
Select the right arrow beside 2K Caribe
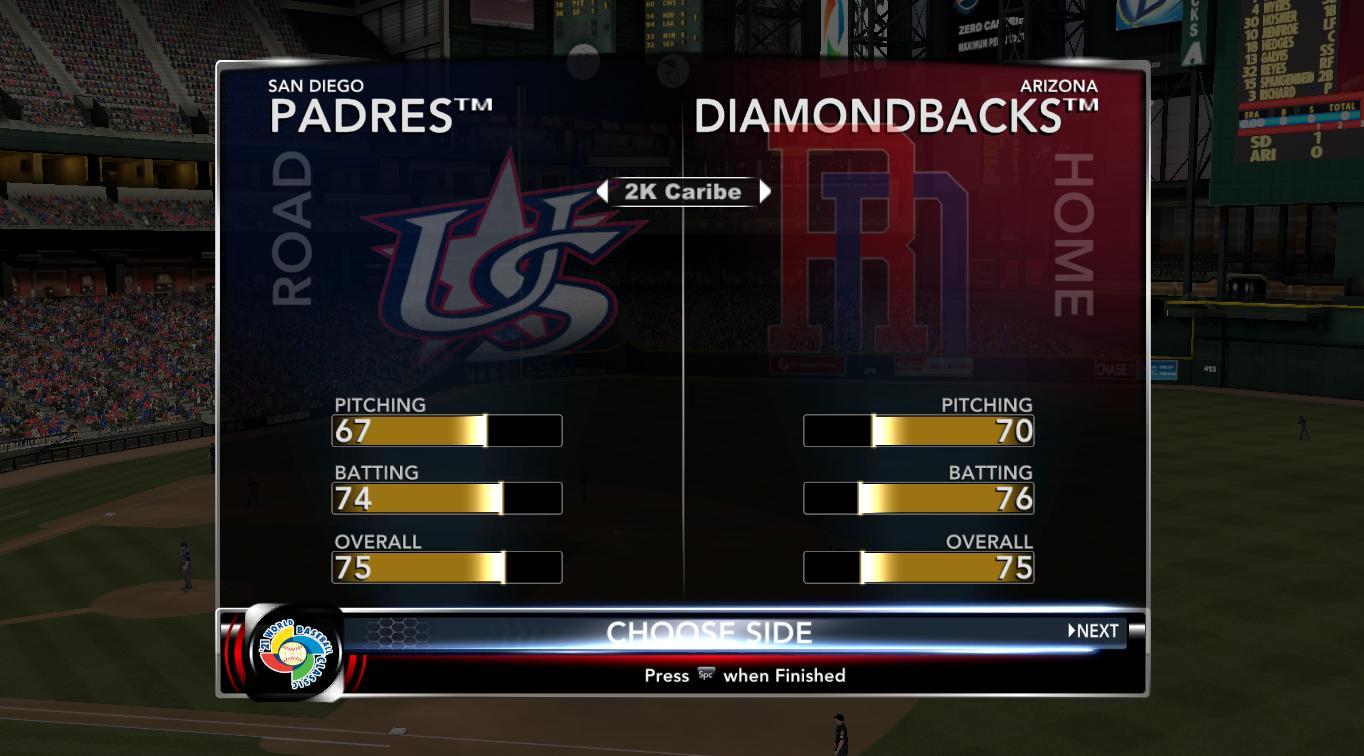tap(765, 192)
